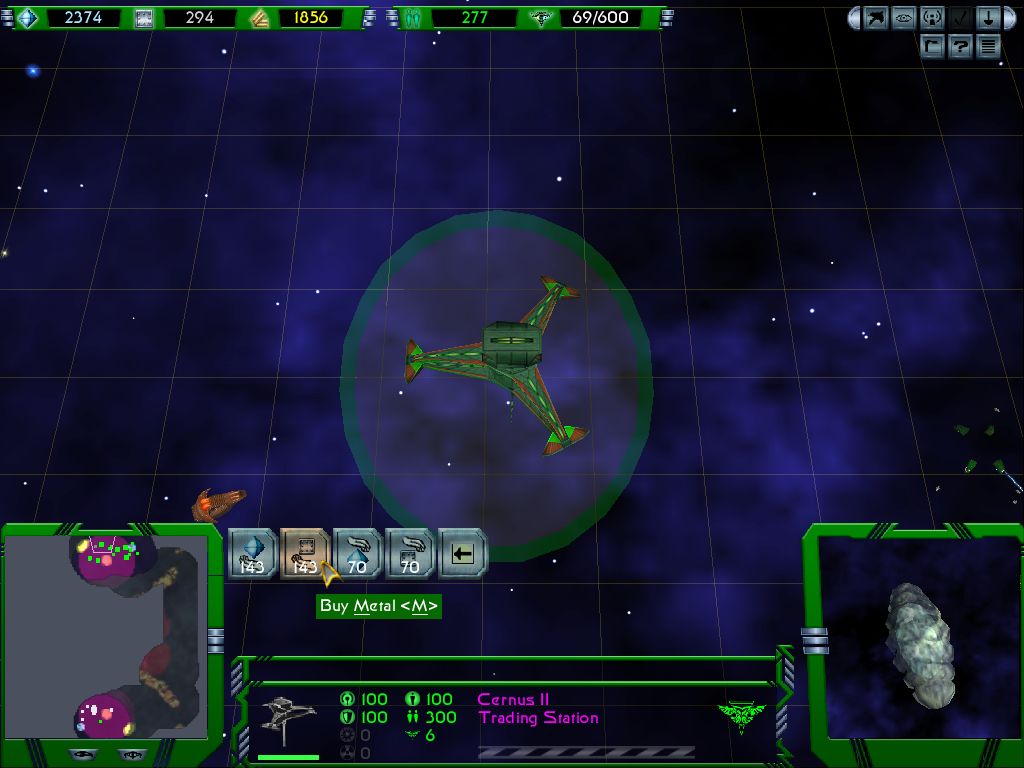Click the Buy Metal trade button
The width and height of the screenshot is (1024, 768).
(304, 552)
